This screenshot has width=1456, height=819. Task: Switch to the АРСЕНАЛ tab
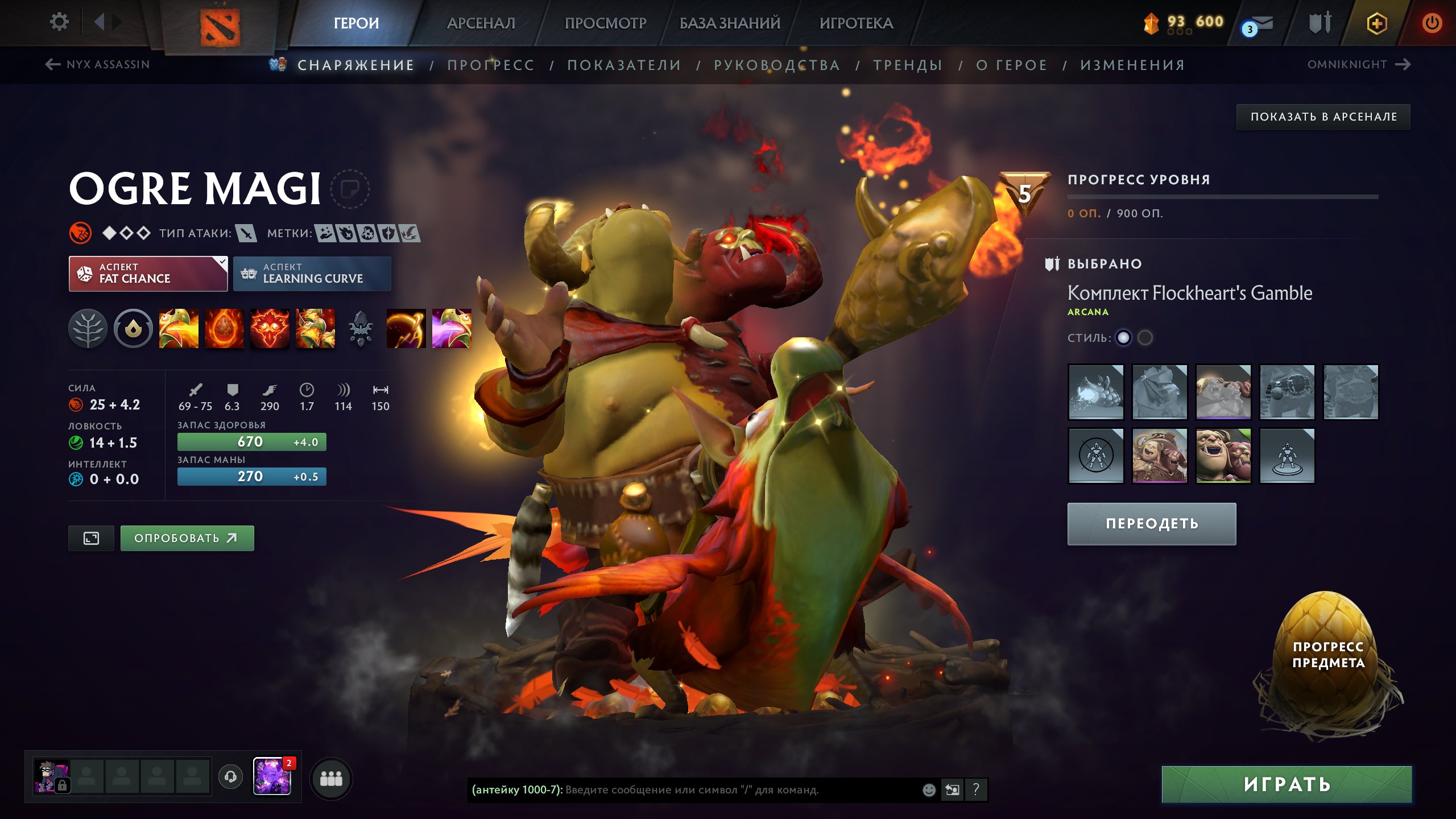pyautogui.click(x=481, y=23)
